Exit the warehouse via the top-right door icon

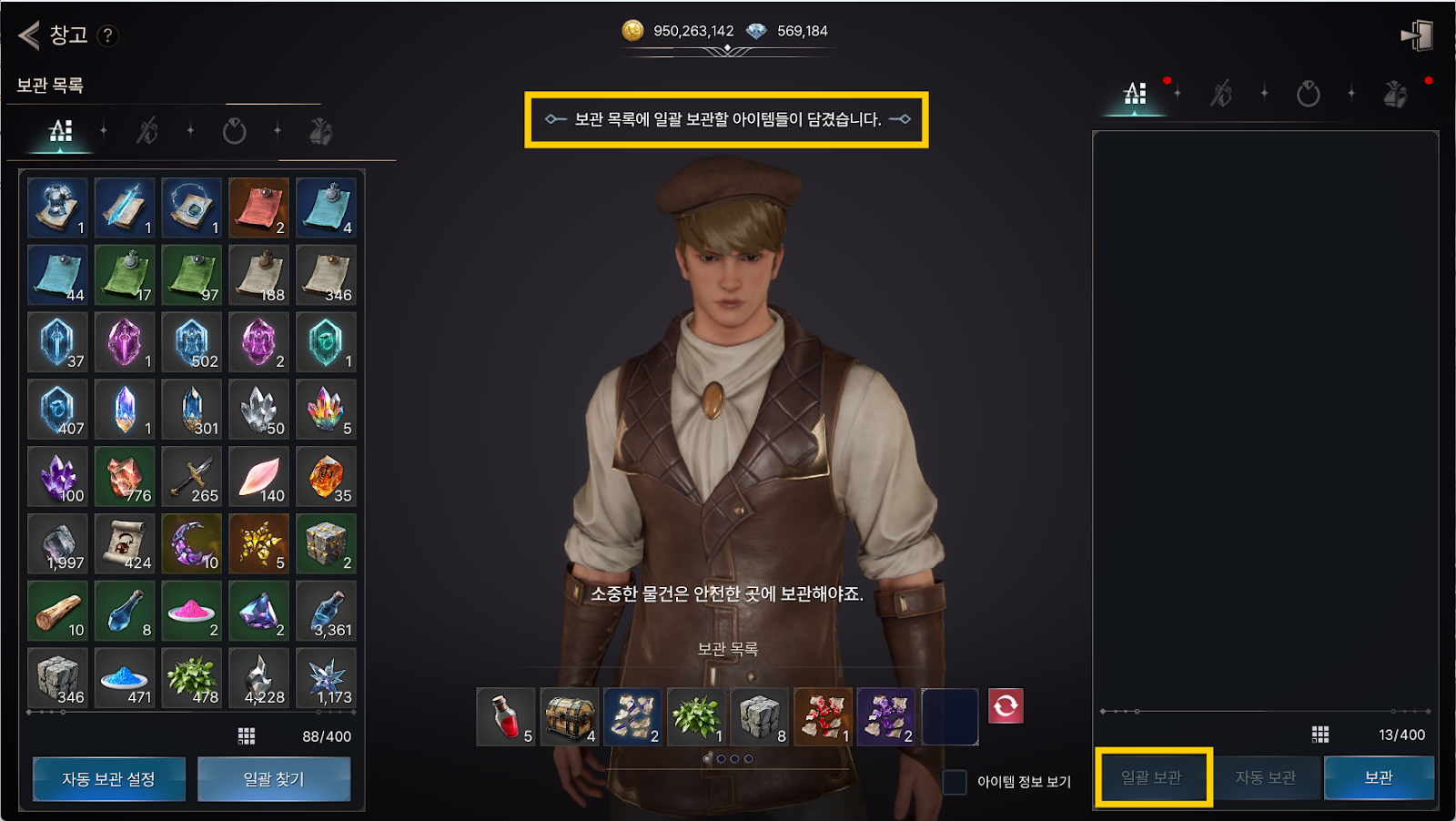click(x=1416, y=36)
